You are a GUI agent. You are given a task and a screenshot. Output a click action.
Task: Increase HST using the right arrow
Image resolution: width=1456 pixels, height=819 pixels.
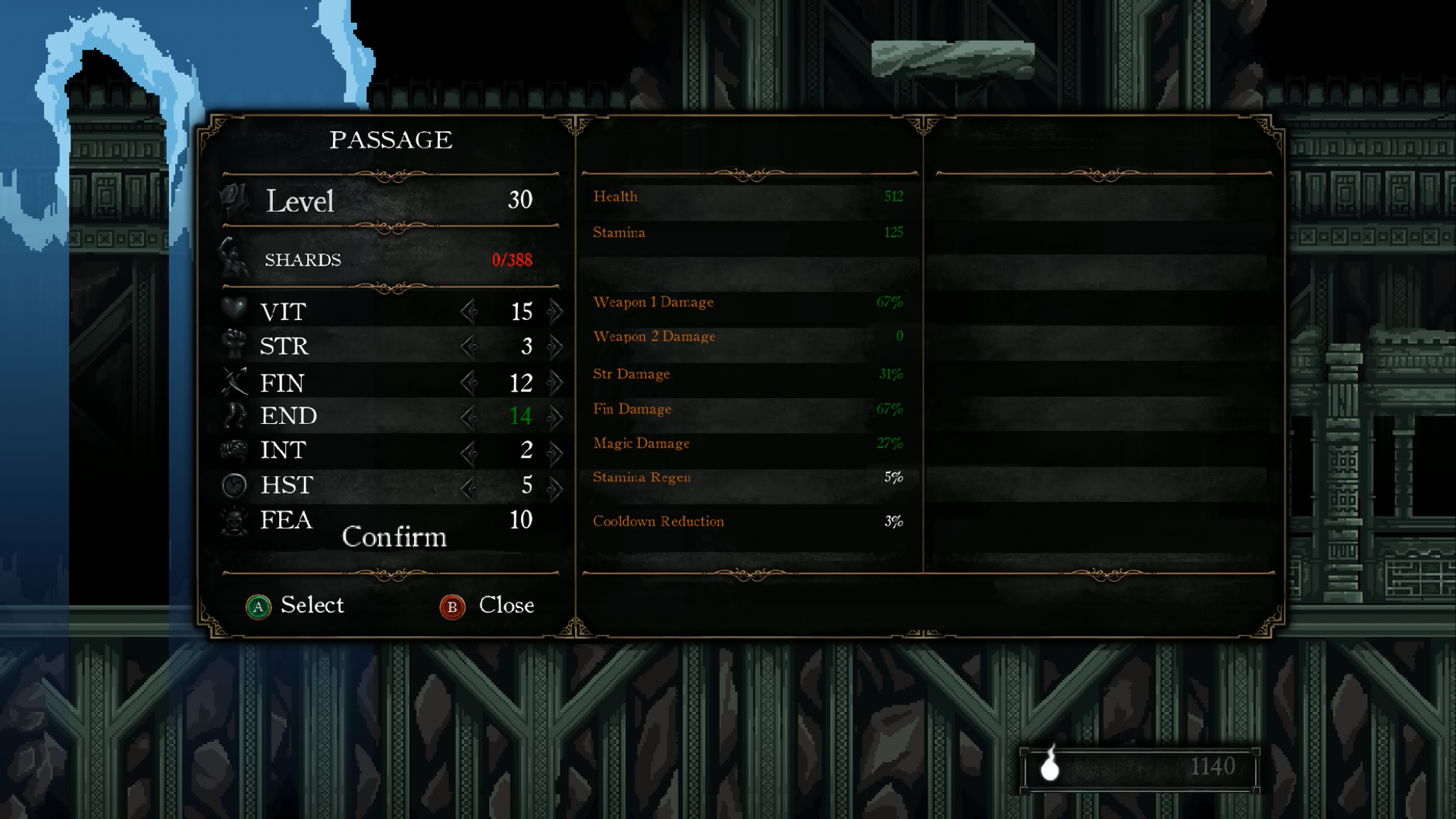click(x=556, y=487)
